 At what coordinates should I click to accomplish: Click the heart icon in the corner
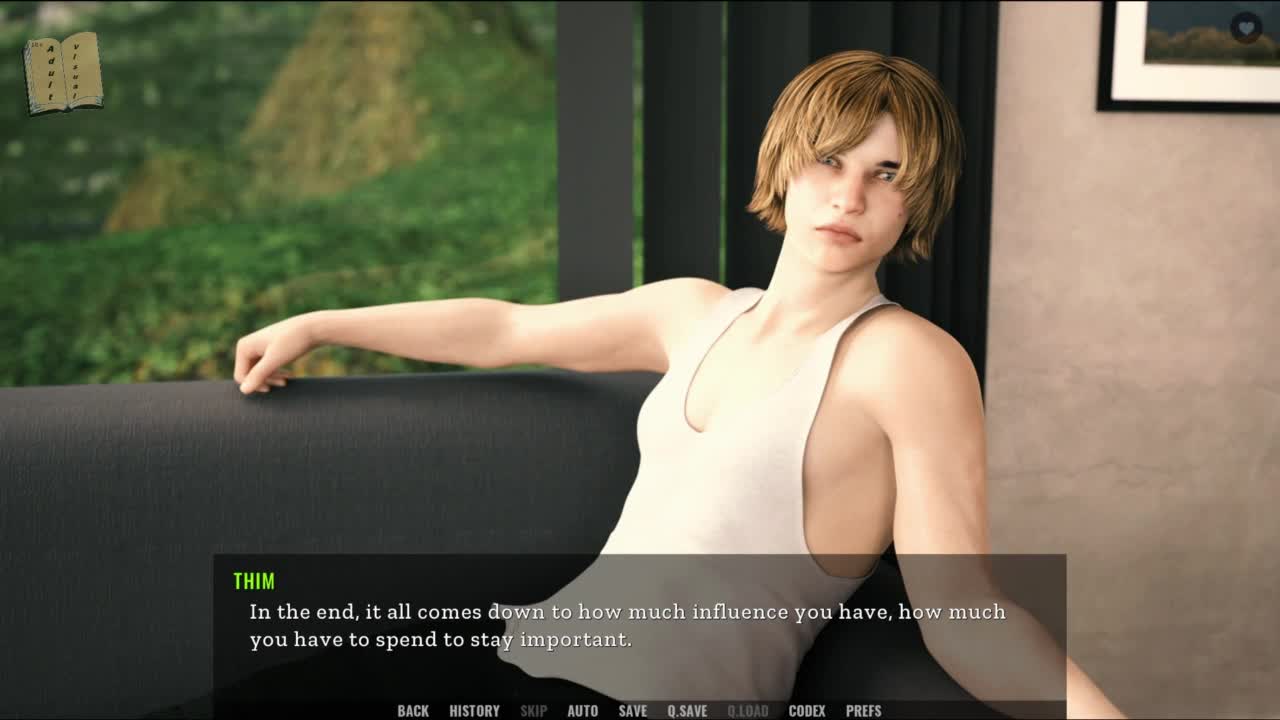[1245, 27]
